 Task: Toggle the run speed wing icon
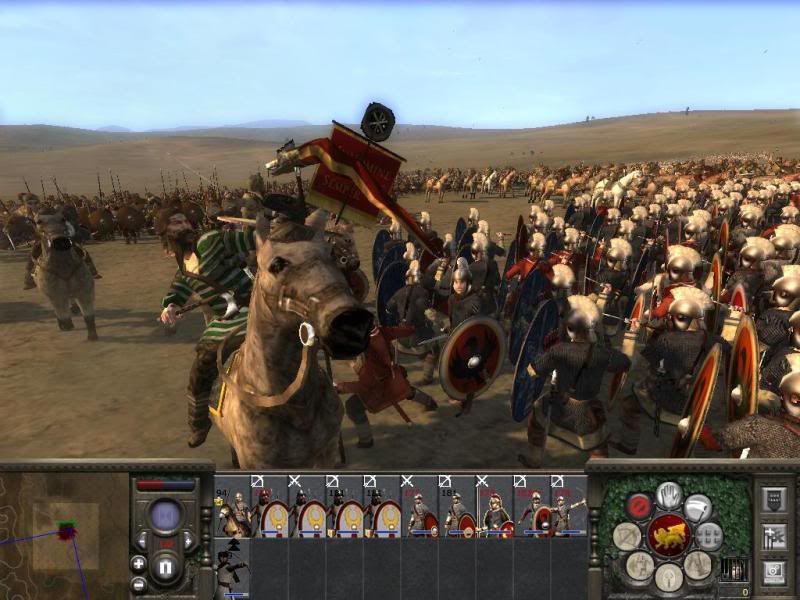click(699, 506)
